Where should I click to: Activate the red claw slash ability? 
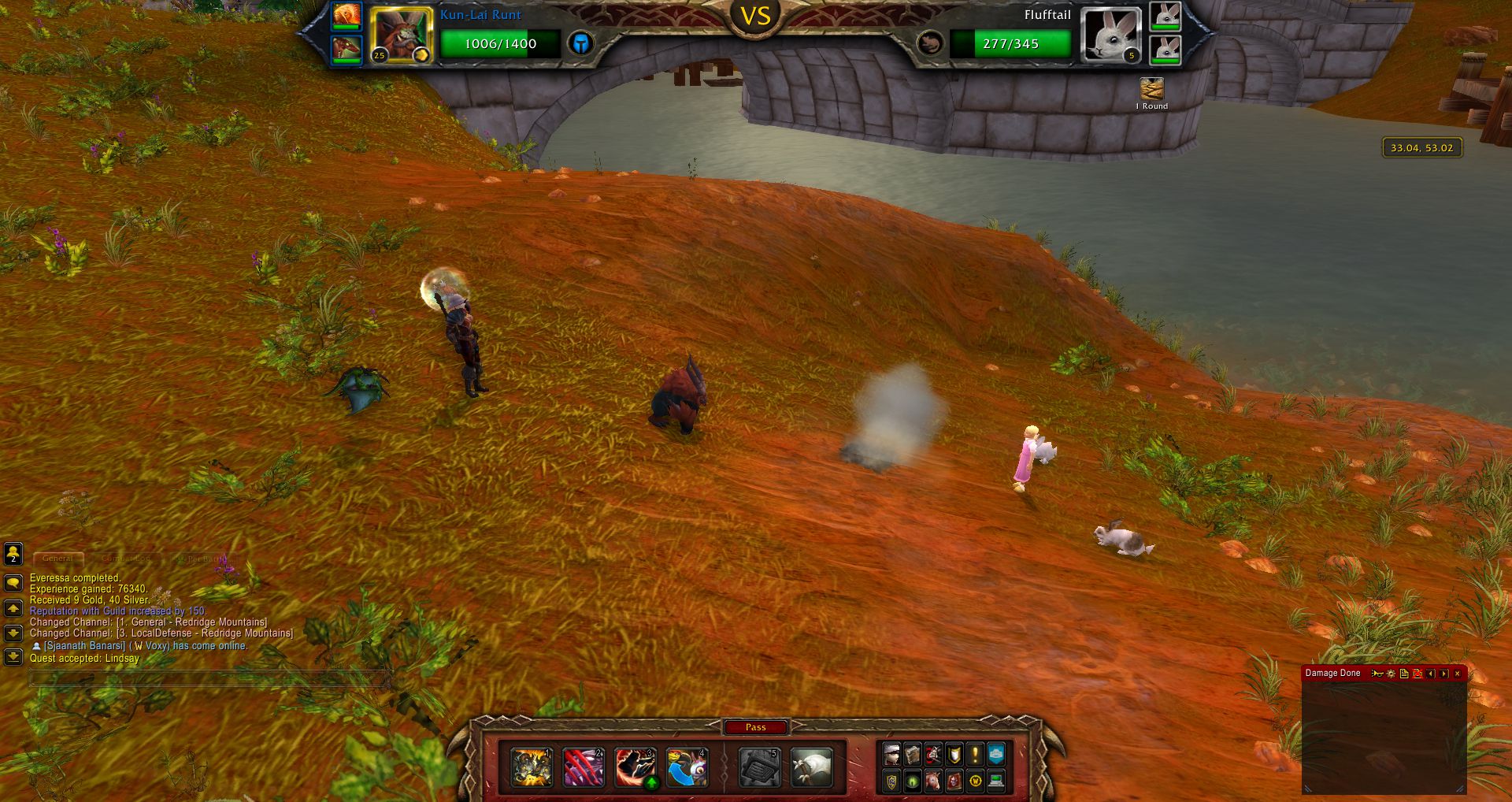[584, 768]
